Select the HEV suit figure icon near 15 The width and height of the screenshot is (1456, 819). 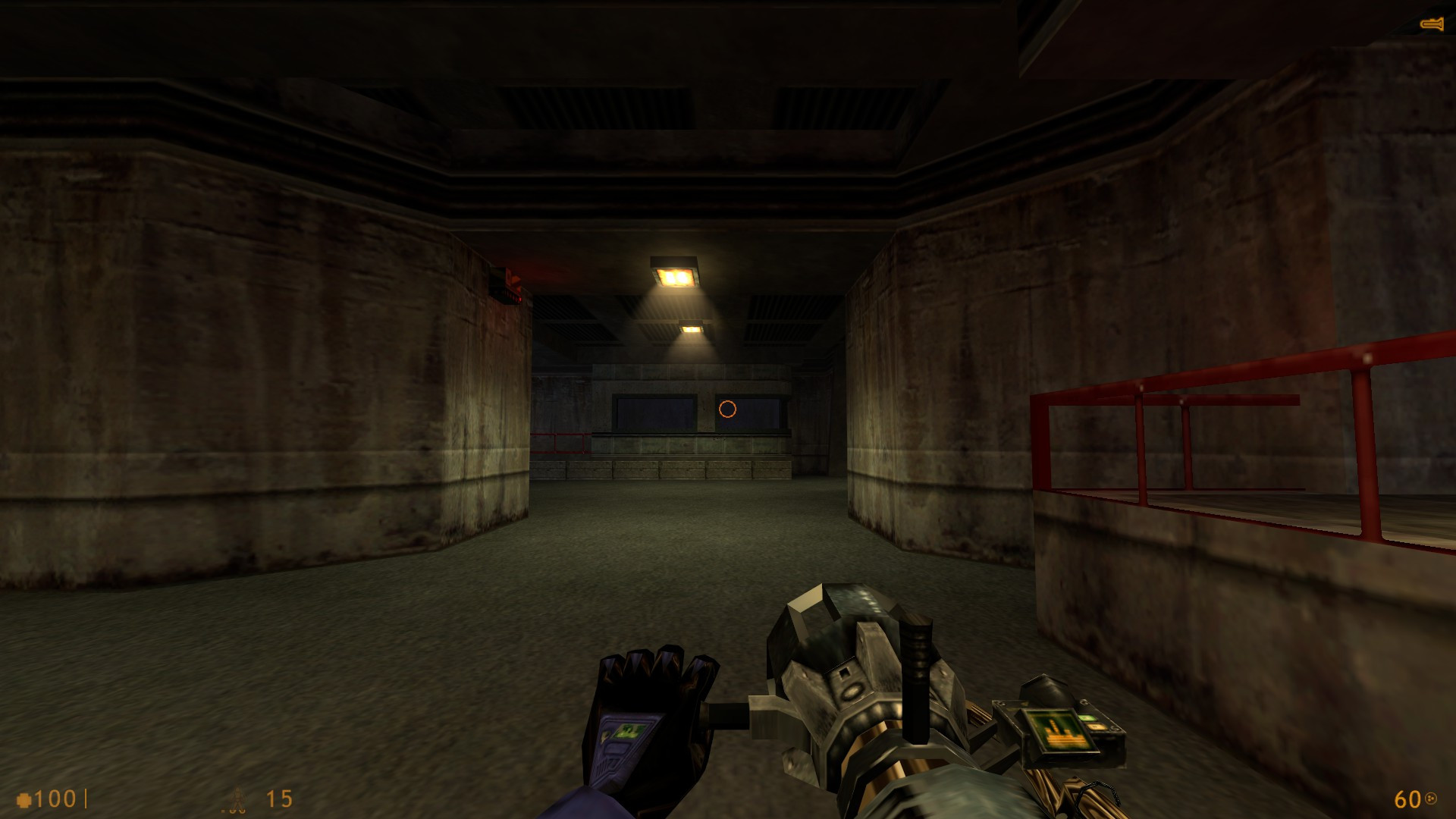coord(237,799)
